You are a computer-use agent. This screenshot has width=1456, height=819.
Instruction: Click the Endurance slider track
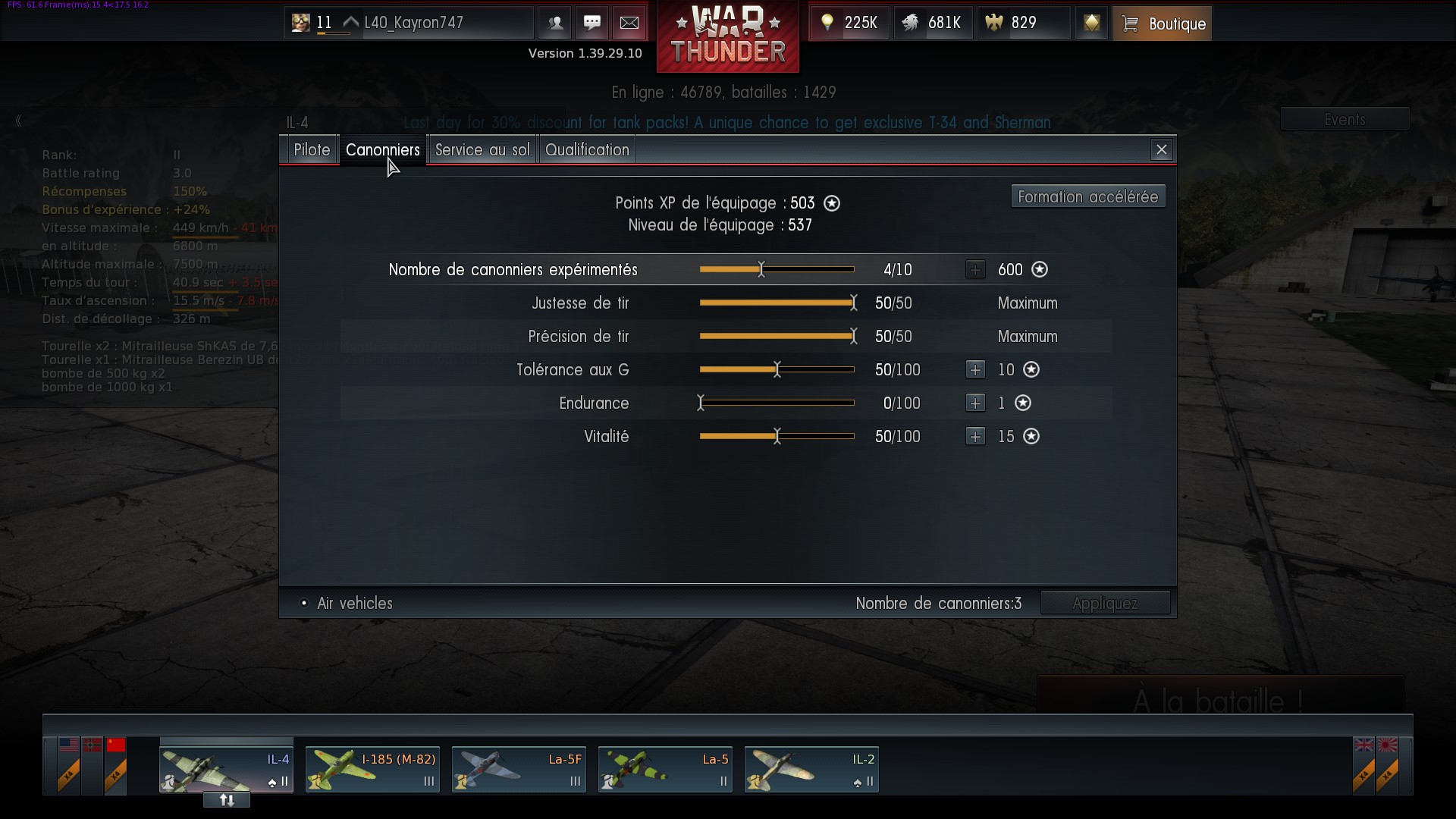(777, 403)
